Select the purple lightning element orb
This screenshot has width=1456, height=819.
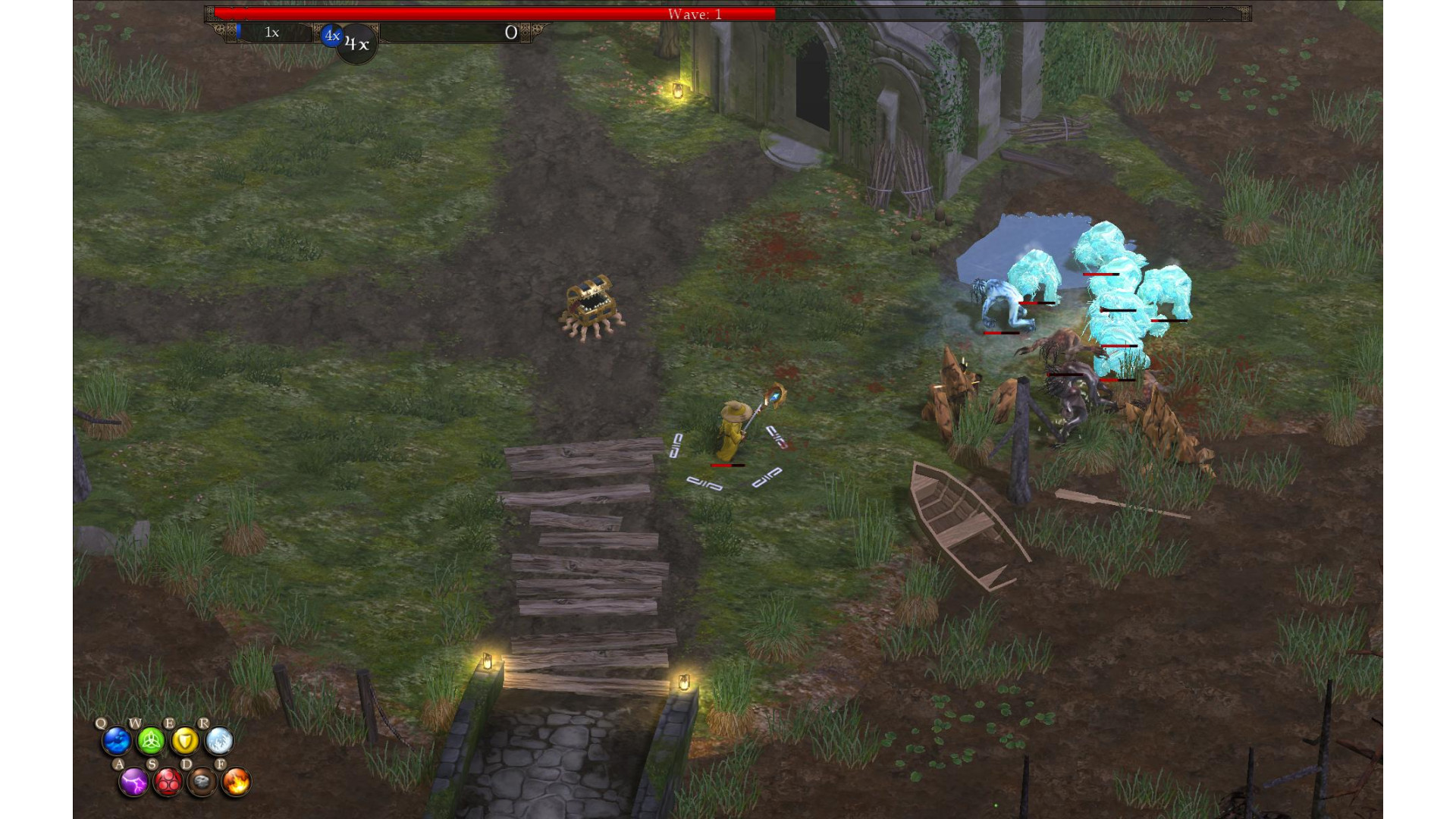pos(134,782)
